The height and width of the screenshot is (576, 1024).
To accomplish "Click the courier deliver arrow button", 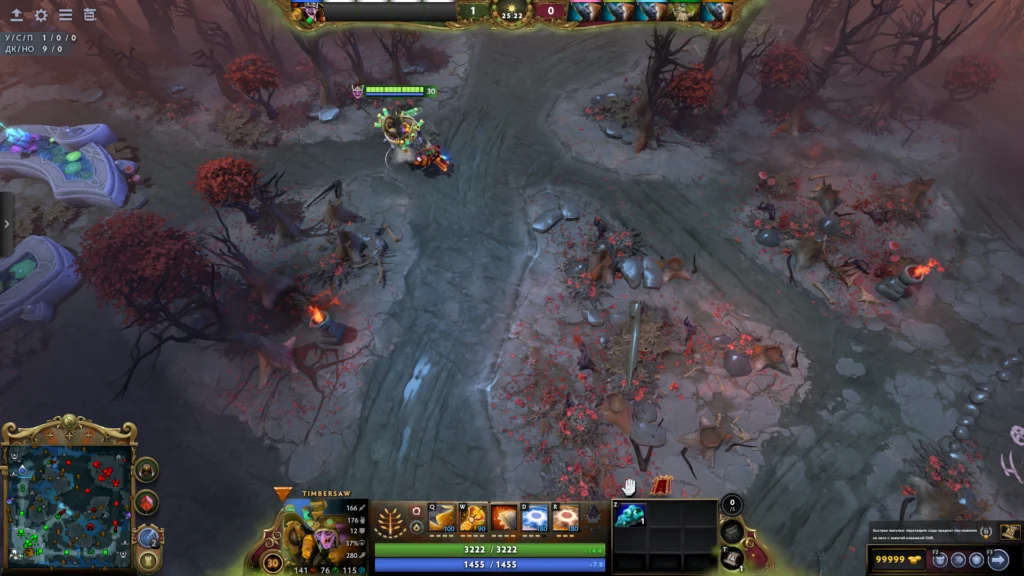I will point(998,560).
